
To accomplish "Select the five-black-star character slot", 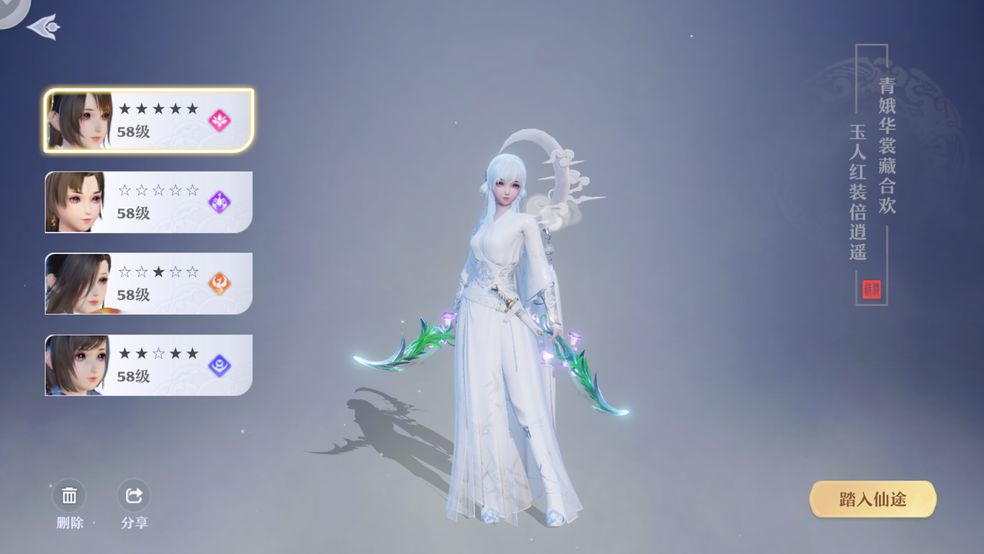I will [148, 120].
